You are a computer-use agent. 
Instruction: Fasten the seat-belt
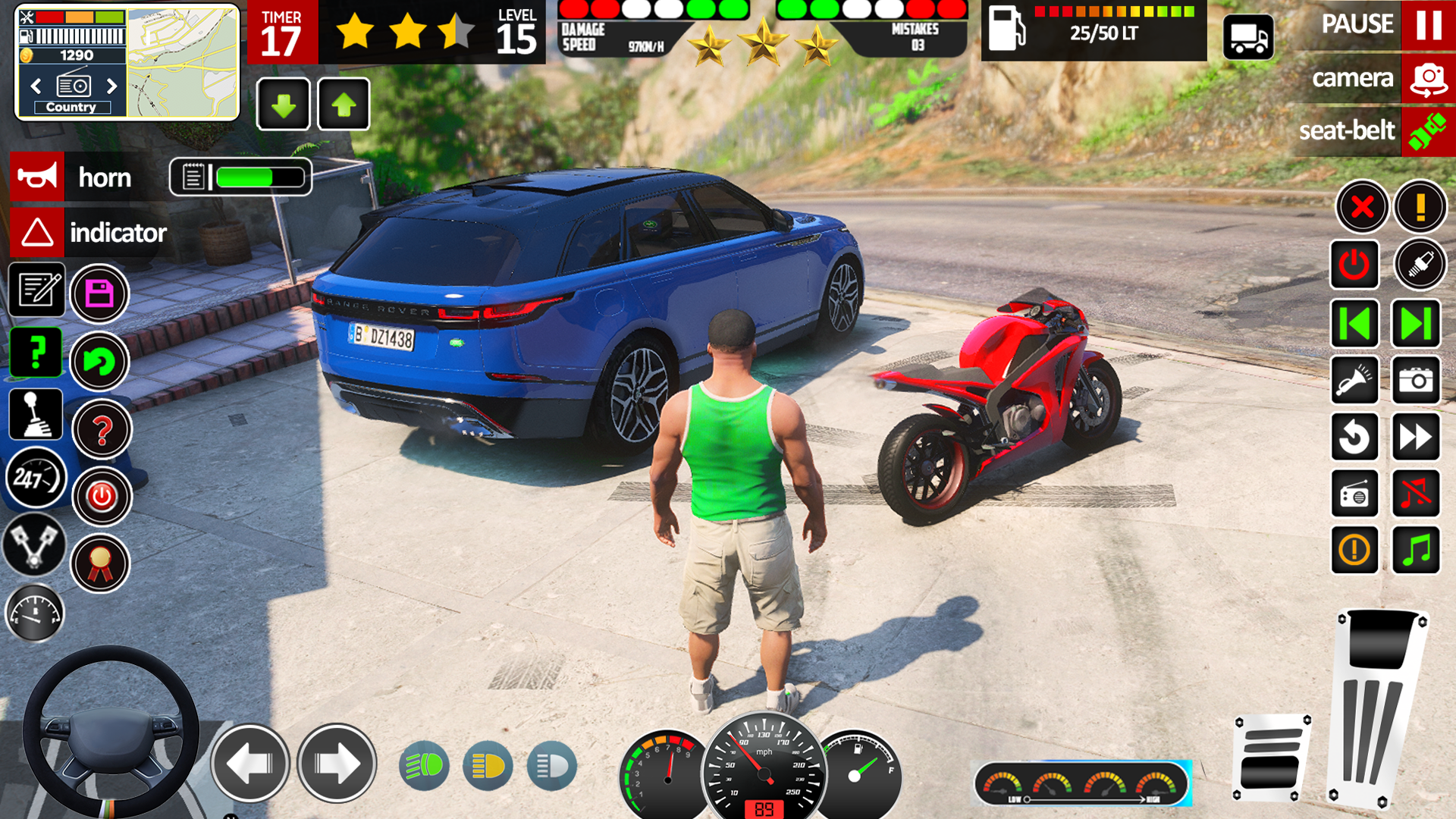pyautogui.click(x=1427, y=131)
